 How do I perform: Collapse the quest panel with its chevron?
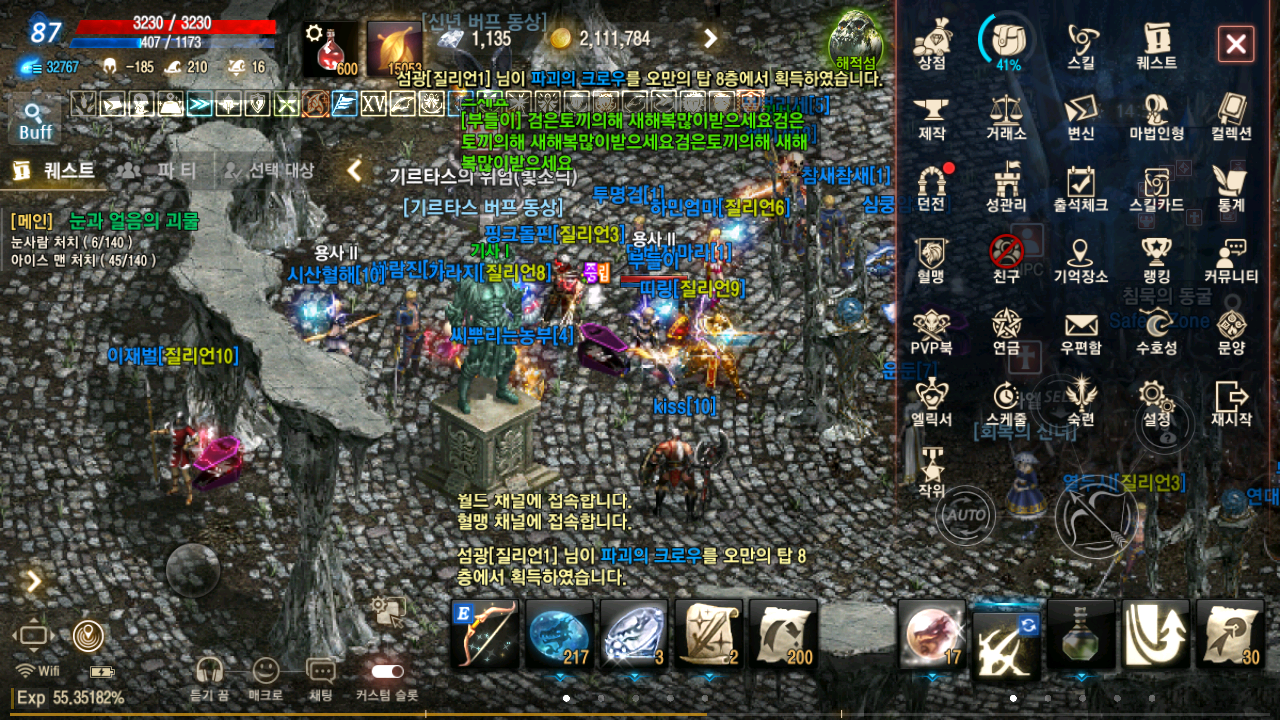tap(355, 171)
